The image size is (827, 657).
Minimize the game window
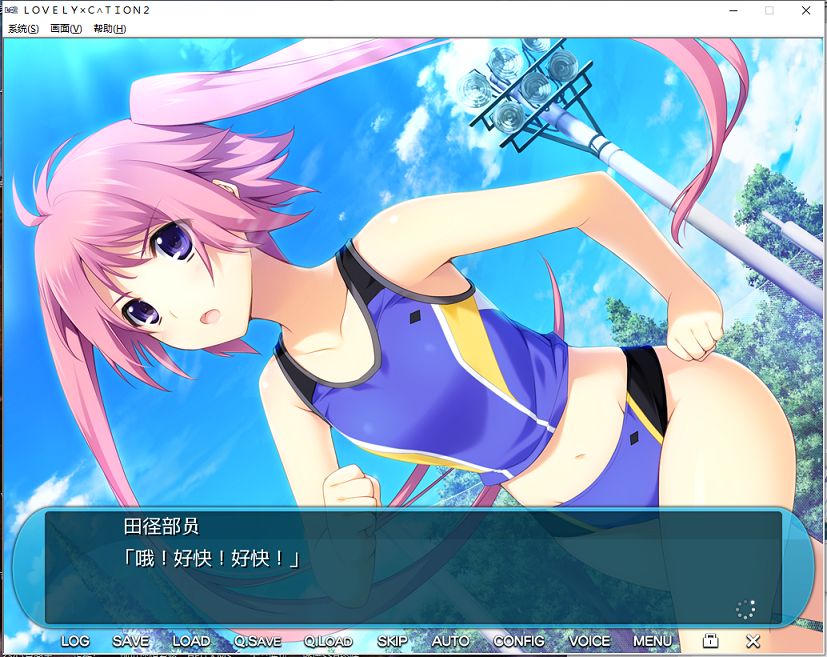733,10
